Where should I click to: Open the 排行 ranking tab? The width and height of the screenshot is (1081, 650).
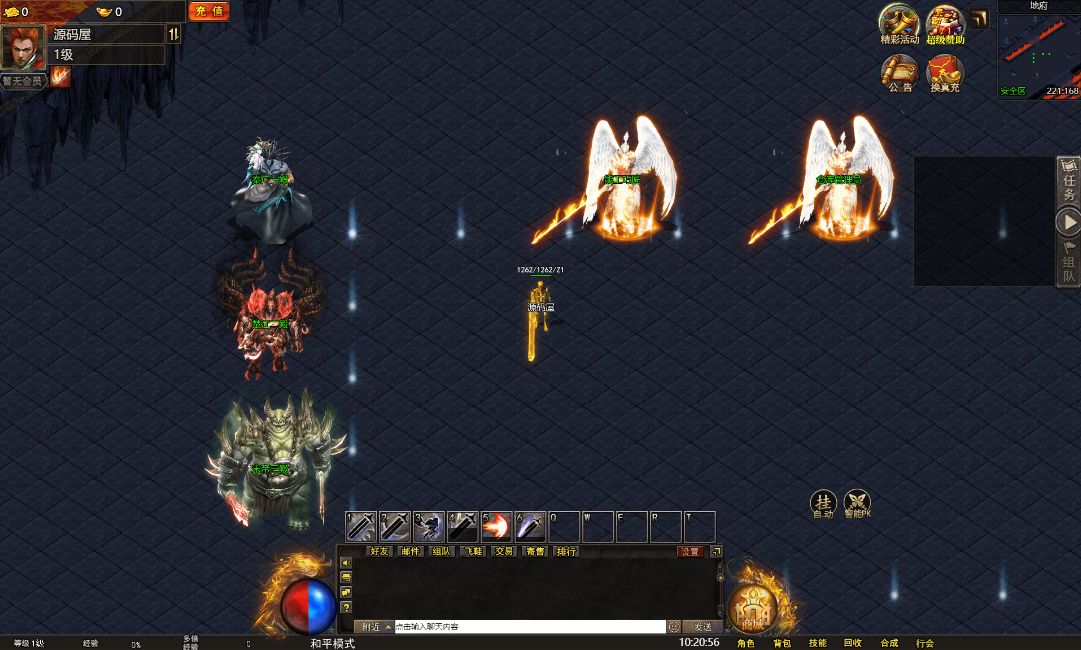click(x=566, y=551)
